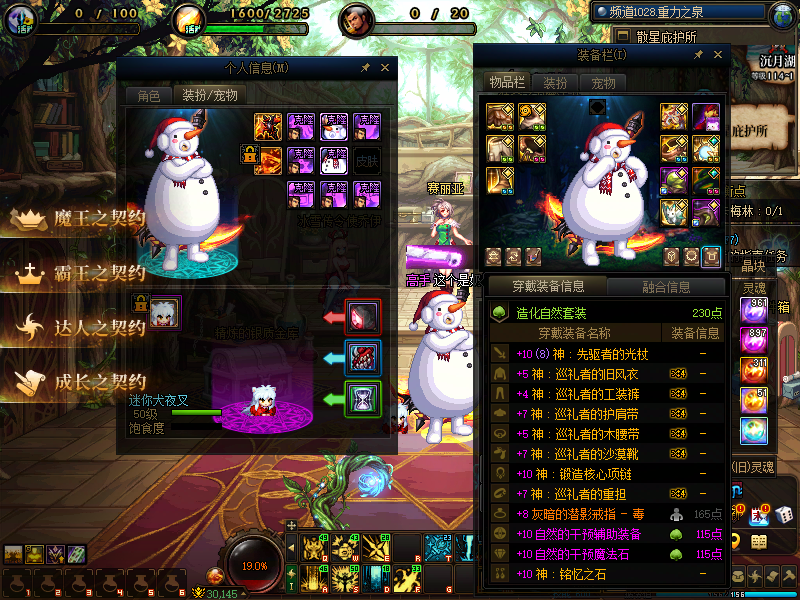800x600 pixels.
Task: Open the 成长之契约 contract entry
Action: pyautogui.click(x=98, y=381)
